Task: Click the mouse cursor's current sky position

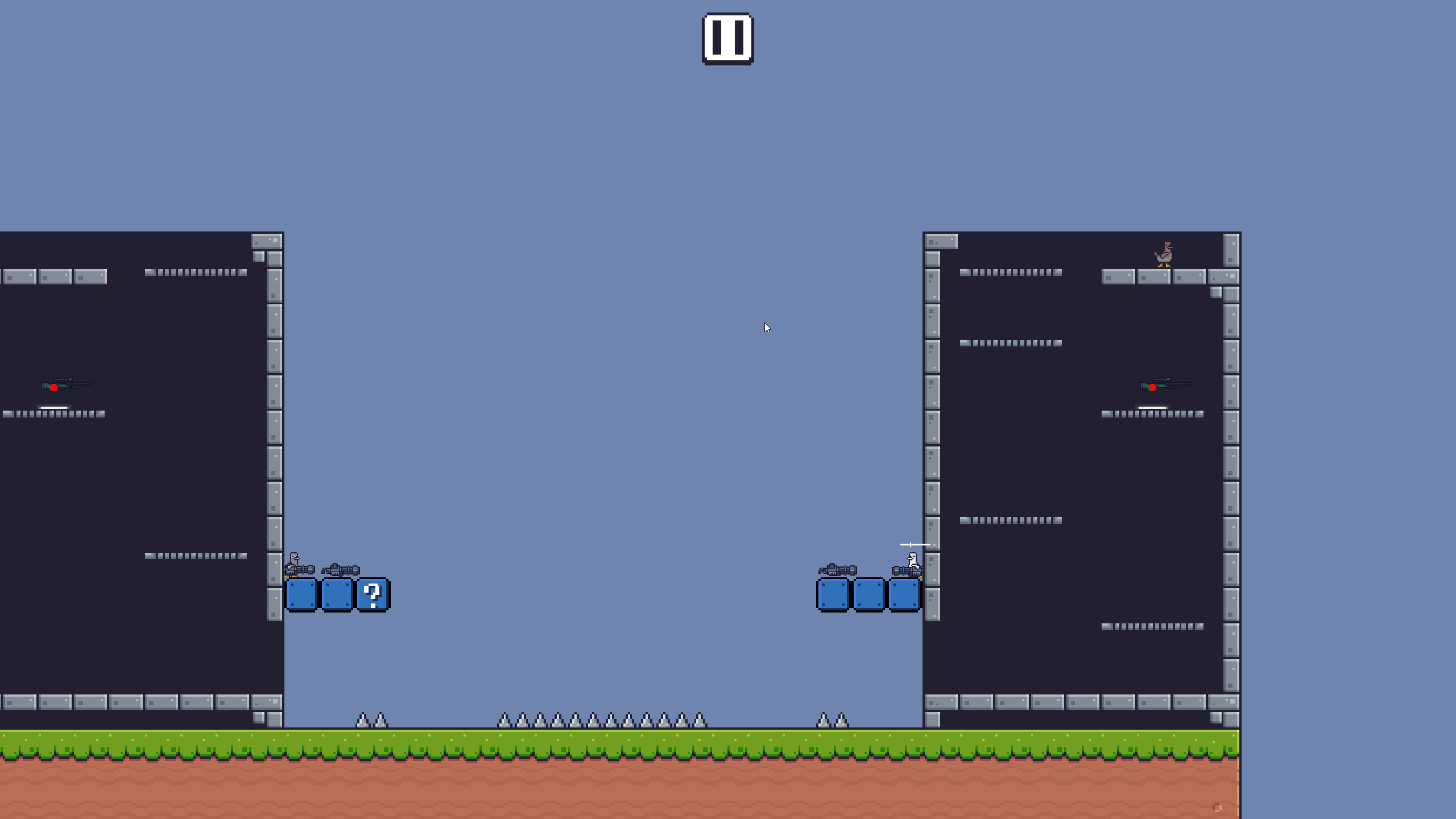Action: click(767, 328)
